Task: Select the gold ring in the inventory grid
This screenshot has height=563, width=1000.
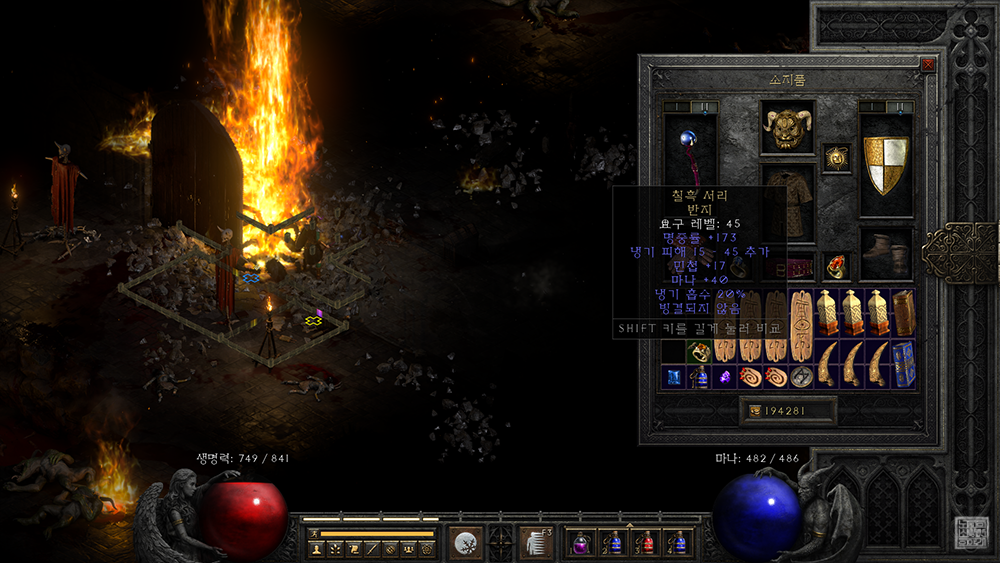Action: pyautogui.click(x=699, y=351)
